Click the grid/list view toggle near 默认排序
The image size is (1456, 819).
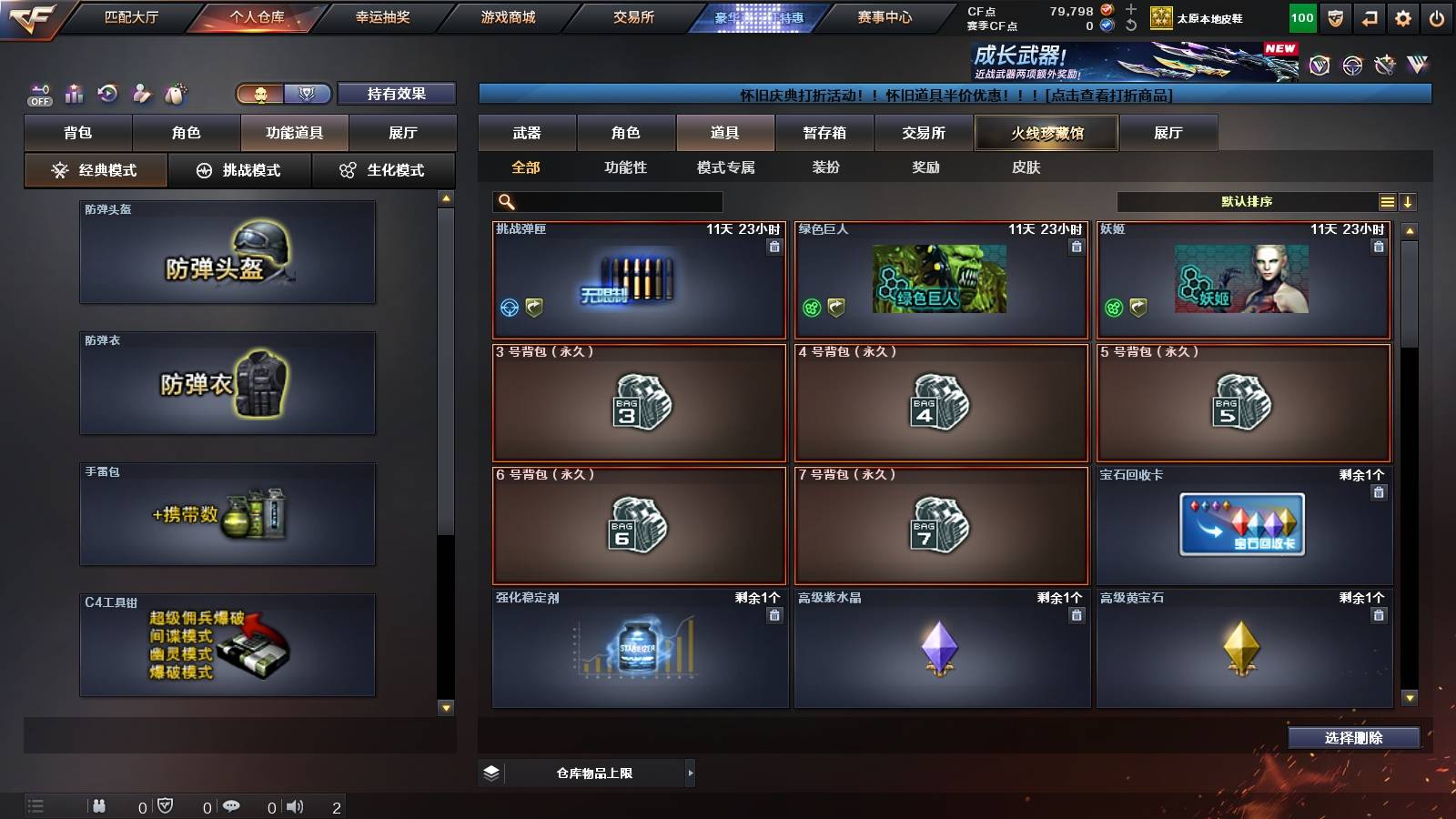tap(1387, 201)
